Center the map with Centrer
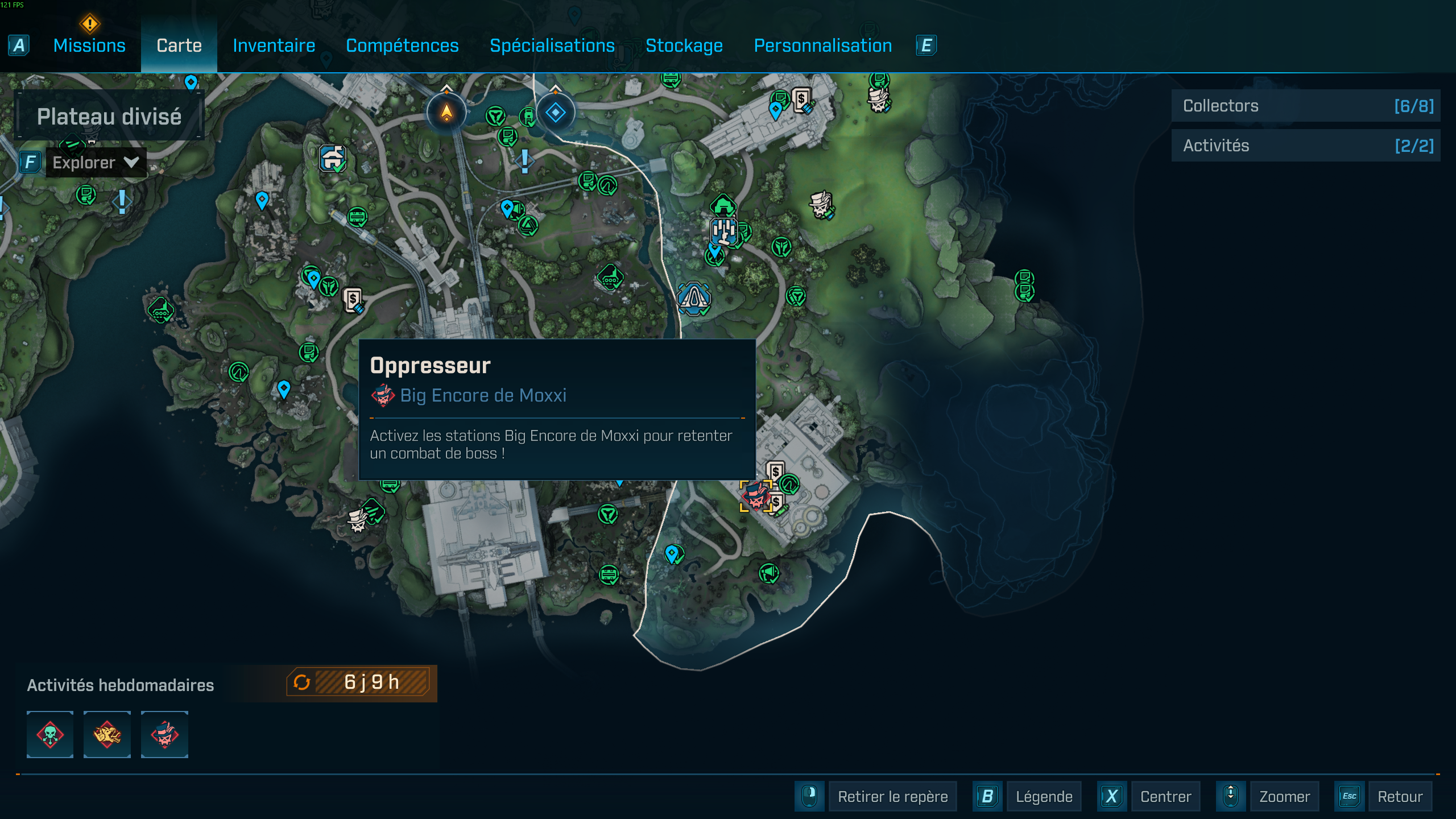This screenshot has width=1456, height=819. (1165, 796)
